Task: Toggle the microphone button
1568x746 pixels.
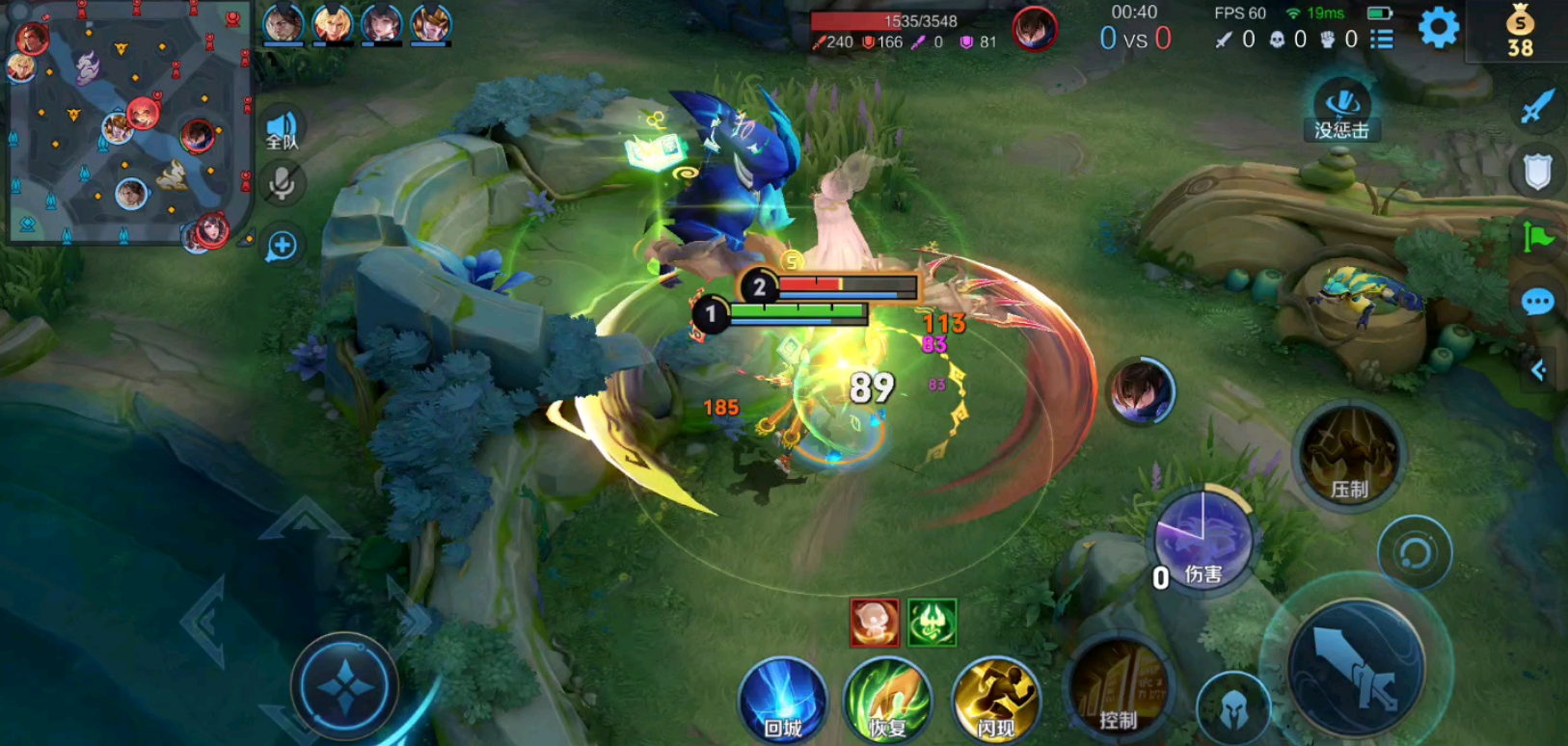Action: 282,183
